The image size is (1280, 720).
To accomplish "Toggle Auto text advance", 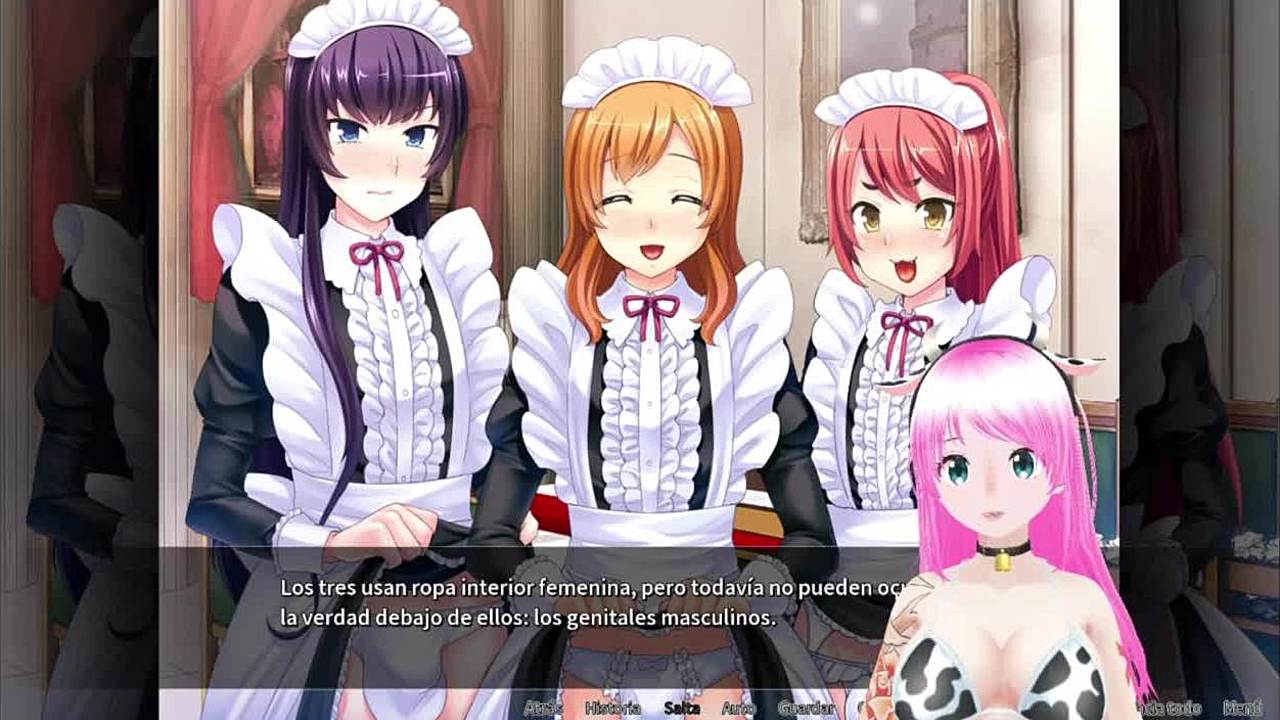I will coord(738,708).
